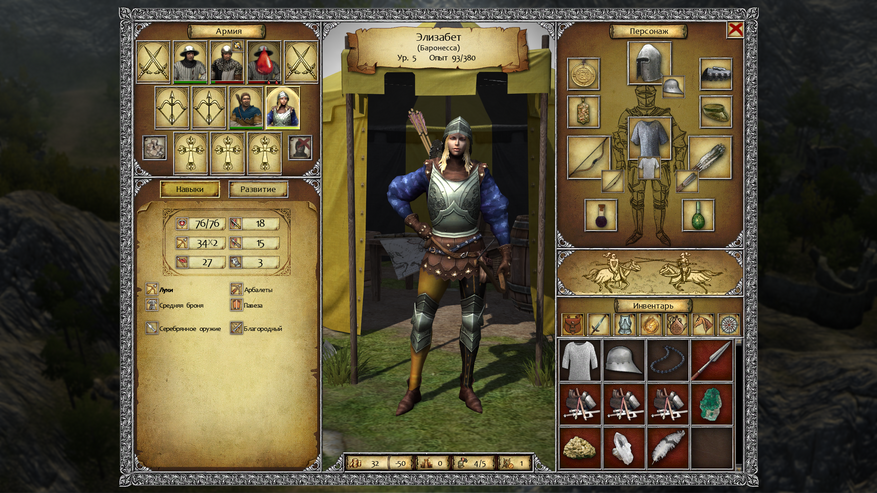Select the gold amulet equipment slot

click(584, 73)
